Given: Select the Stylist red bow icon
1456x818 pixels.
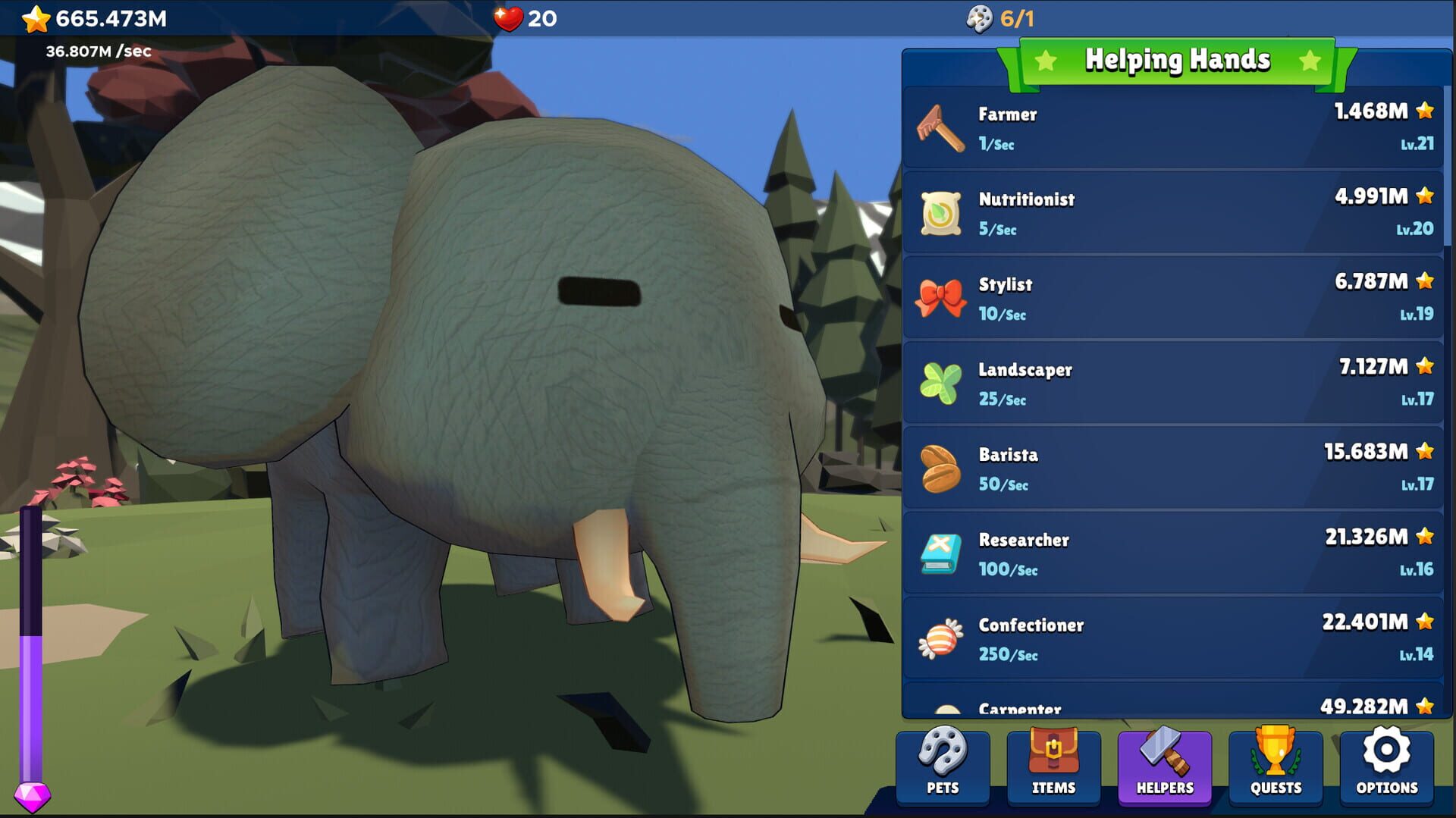Looking at the screenshot, I should [940, 299].
